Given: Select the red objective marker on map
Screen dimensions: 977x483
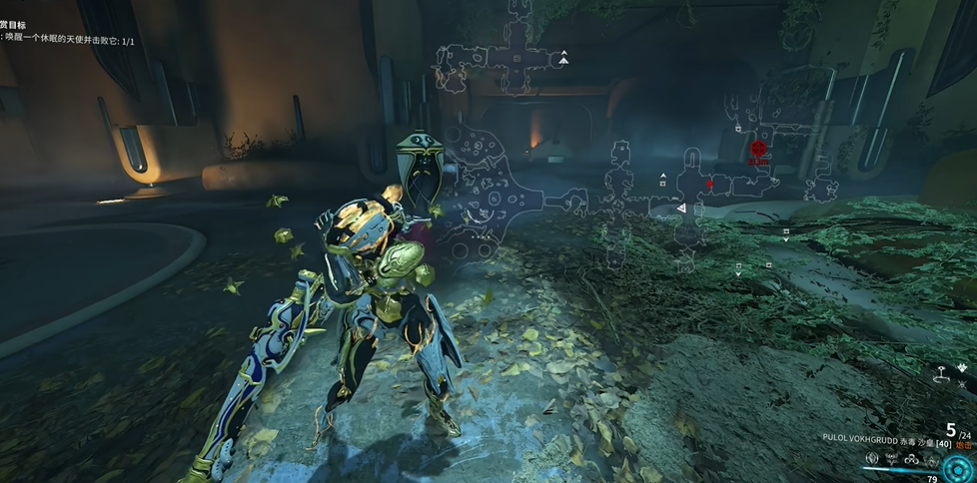Looking at the screenshot, I should (757, 148).
